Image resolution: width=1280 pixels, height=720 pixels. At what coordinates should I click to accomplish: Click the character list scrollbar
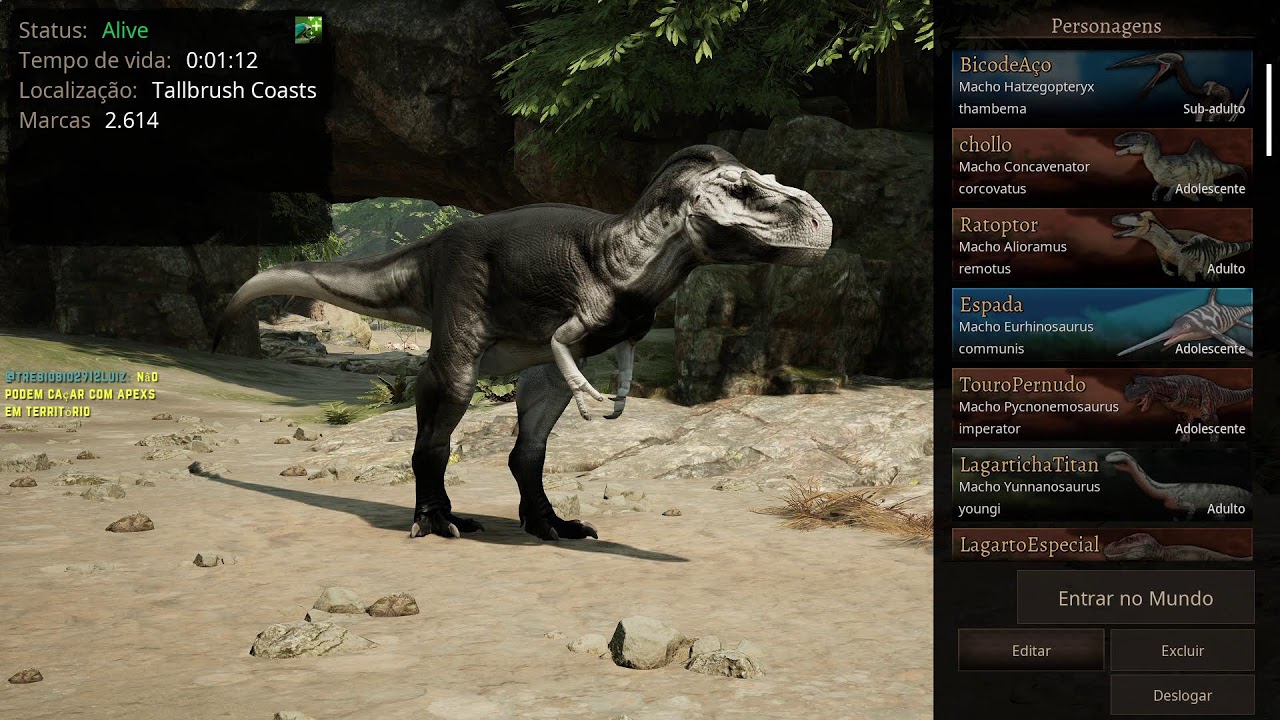[1268, 110]
